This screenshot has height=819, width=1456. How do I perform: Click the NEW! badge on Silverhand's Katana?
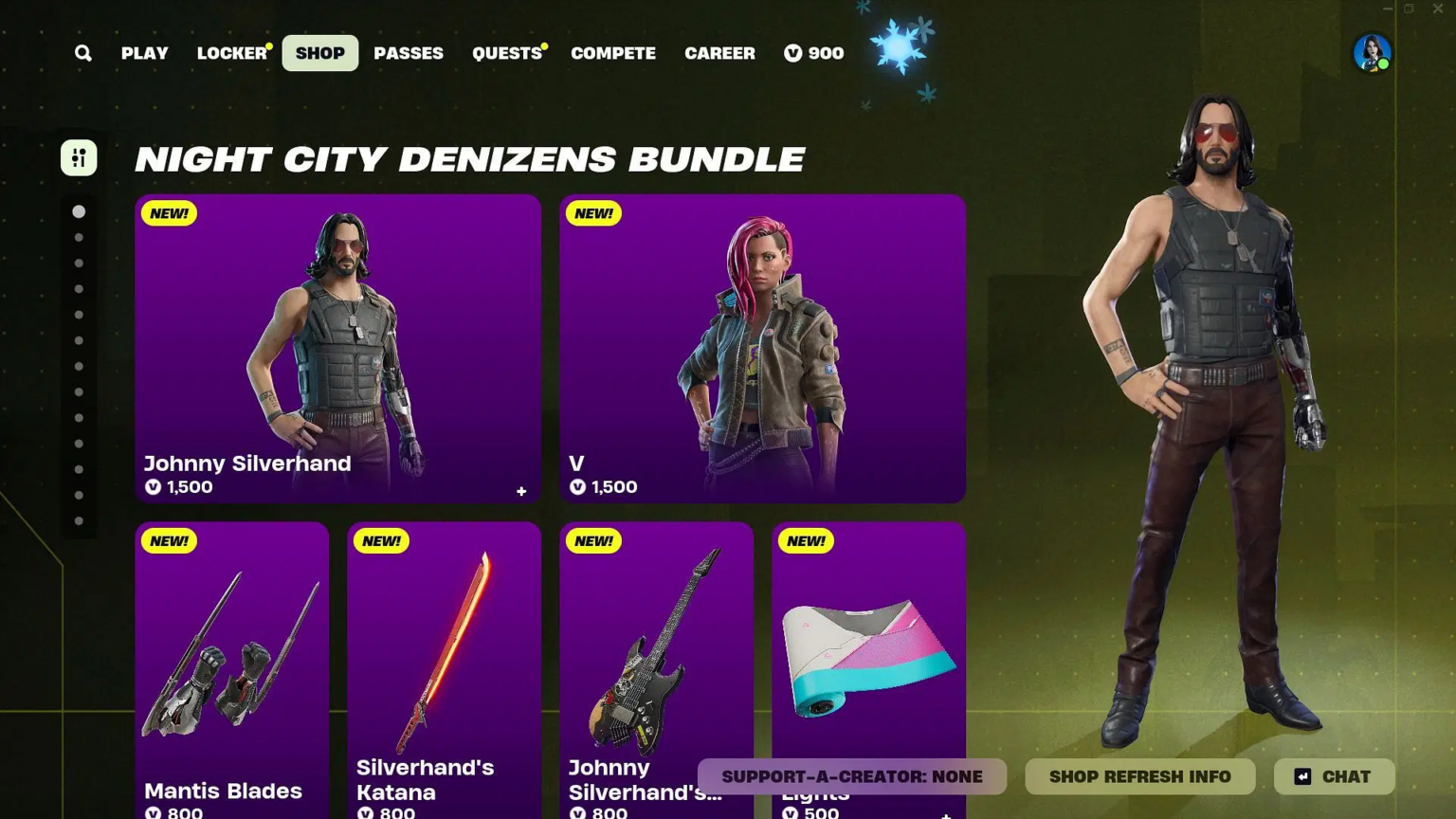381,540
